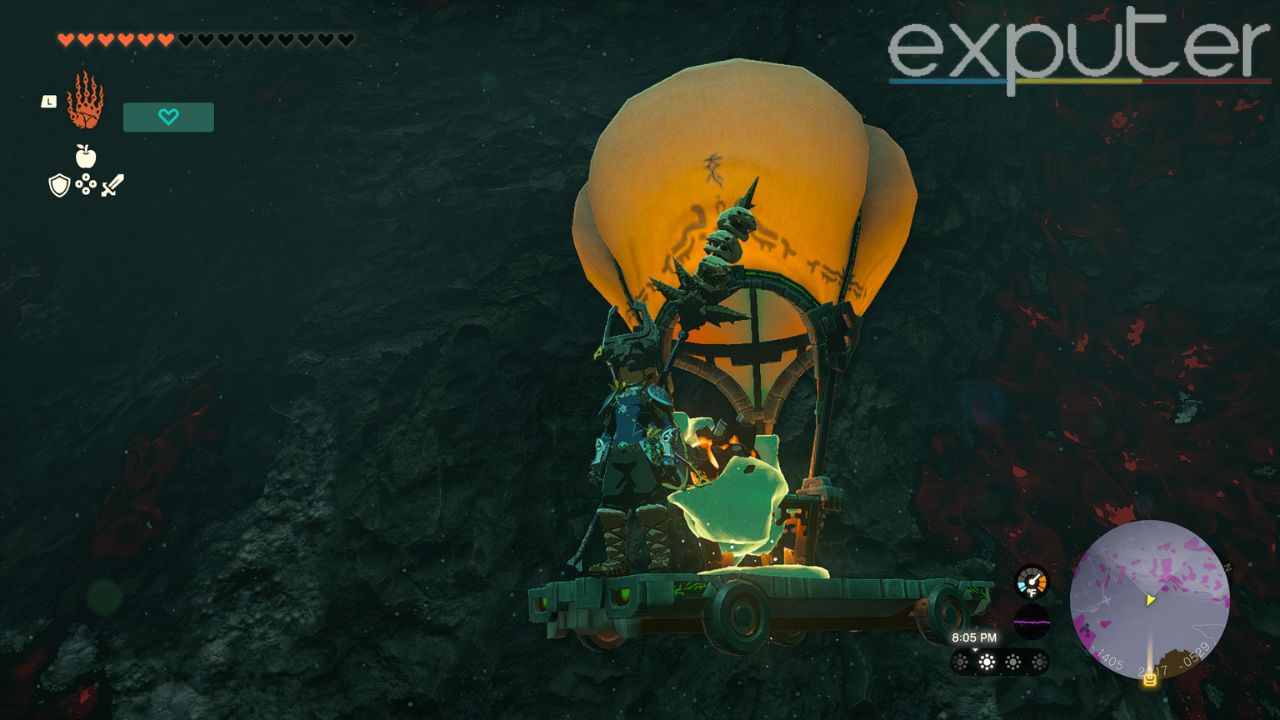1280x720 pixels.
Task: Click the noise level meter
Action: (1032, 622)
